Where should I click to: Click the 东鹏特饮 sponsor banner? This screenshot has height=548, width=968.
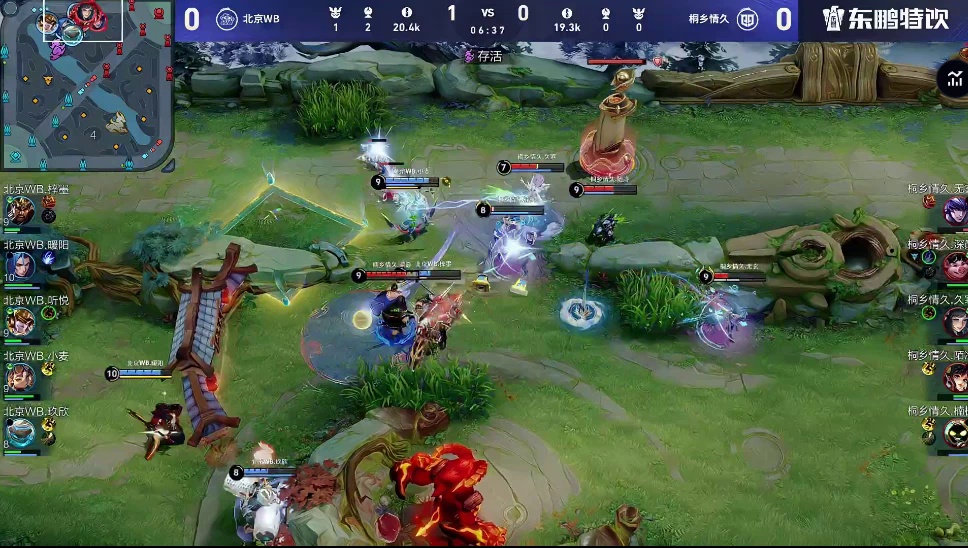884,19
